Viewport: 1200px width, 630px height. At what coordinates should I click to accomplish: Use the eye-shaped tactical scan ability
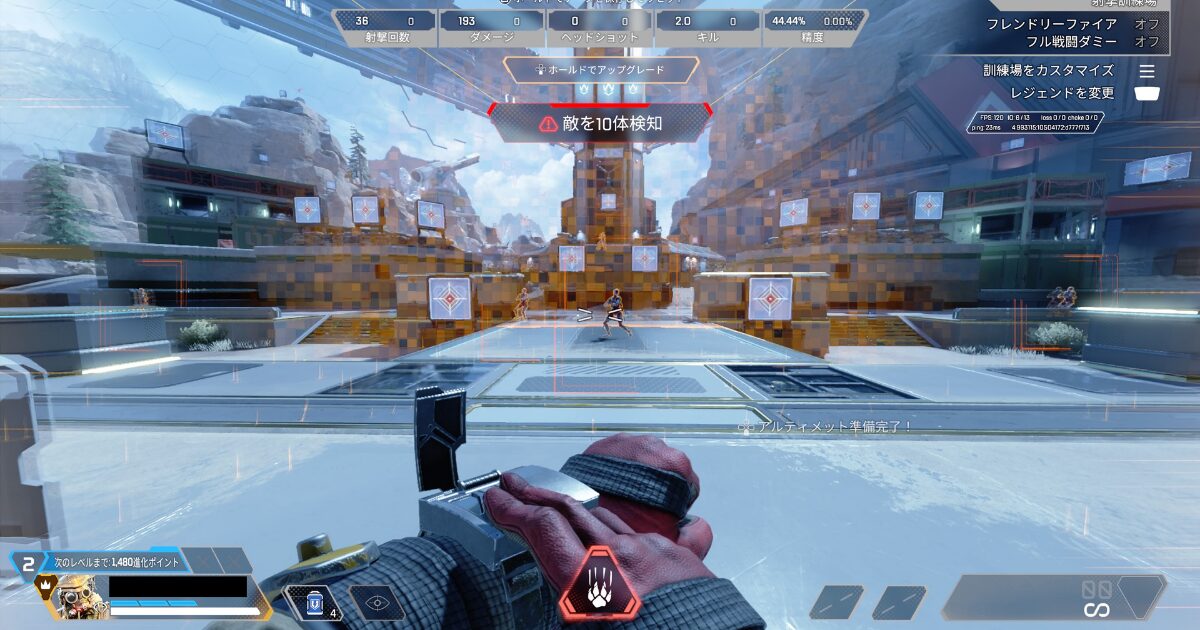[x=377, y=602]
